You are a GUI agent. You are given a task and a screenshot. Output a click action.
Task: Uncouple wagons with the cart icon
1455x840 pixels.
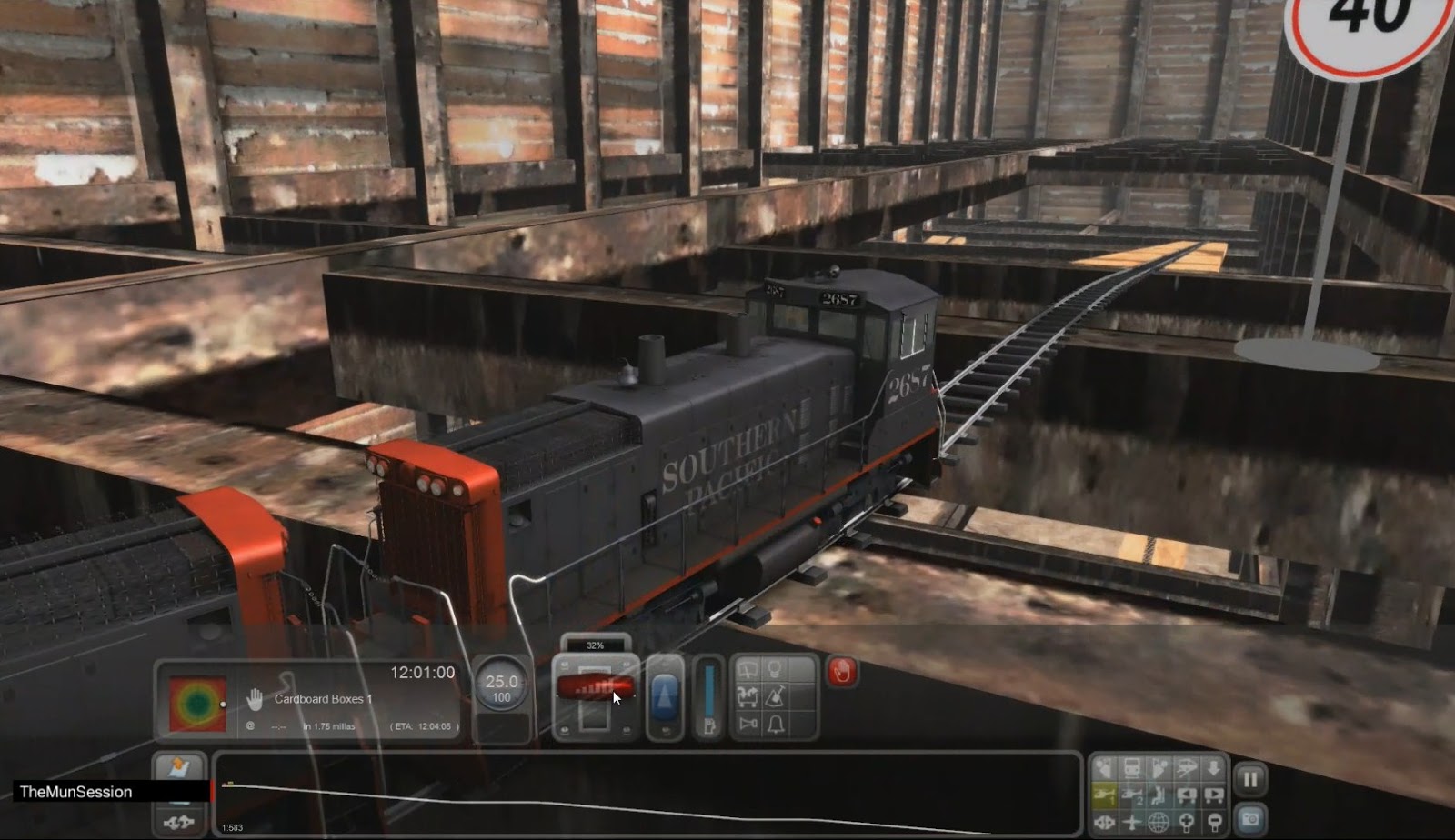coord(748,696)
